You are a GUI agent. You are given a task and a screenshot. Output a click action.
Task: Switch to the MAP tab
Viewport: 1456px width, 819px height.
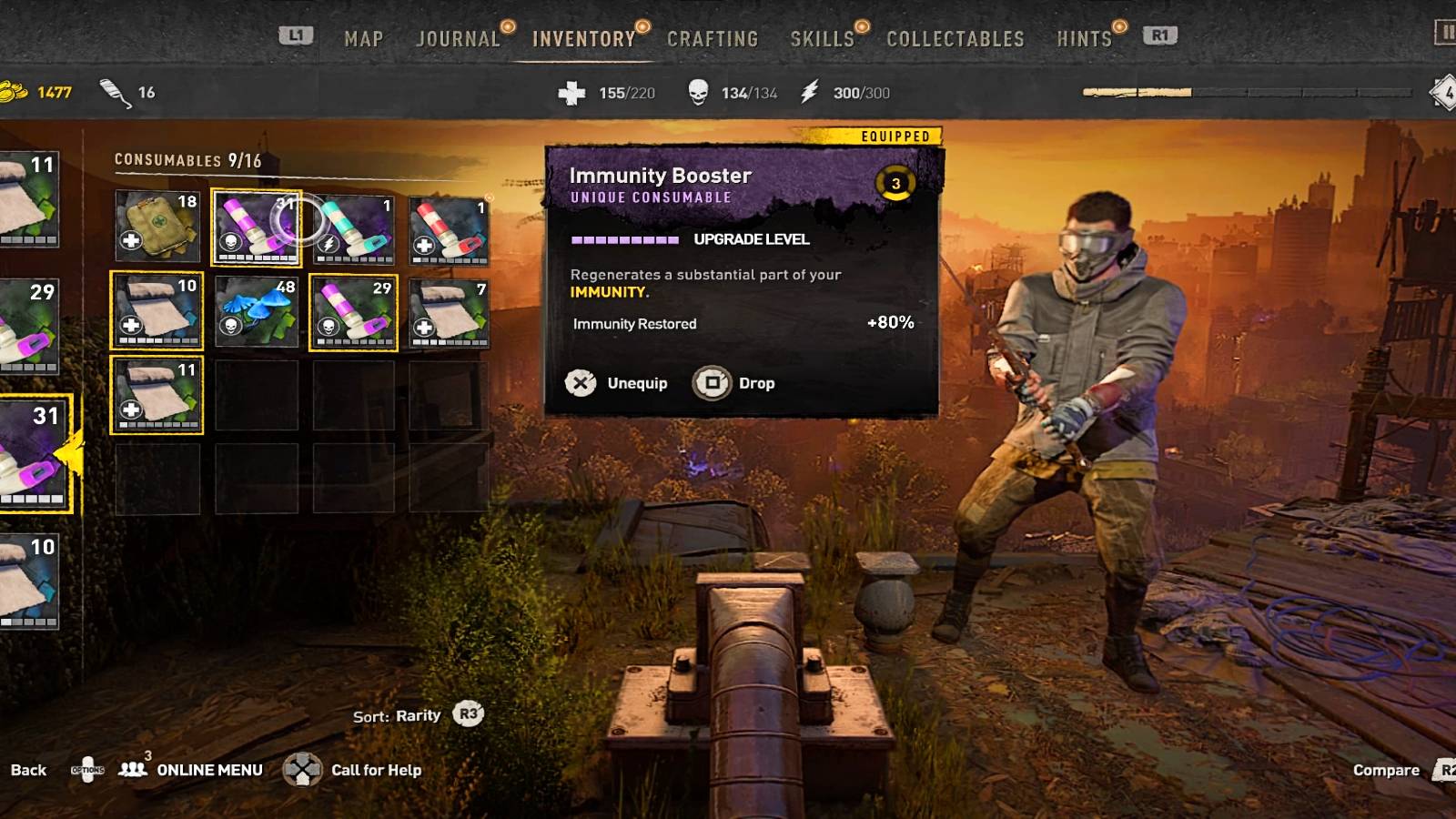(x=363, y=39)
